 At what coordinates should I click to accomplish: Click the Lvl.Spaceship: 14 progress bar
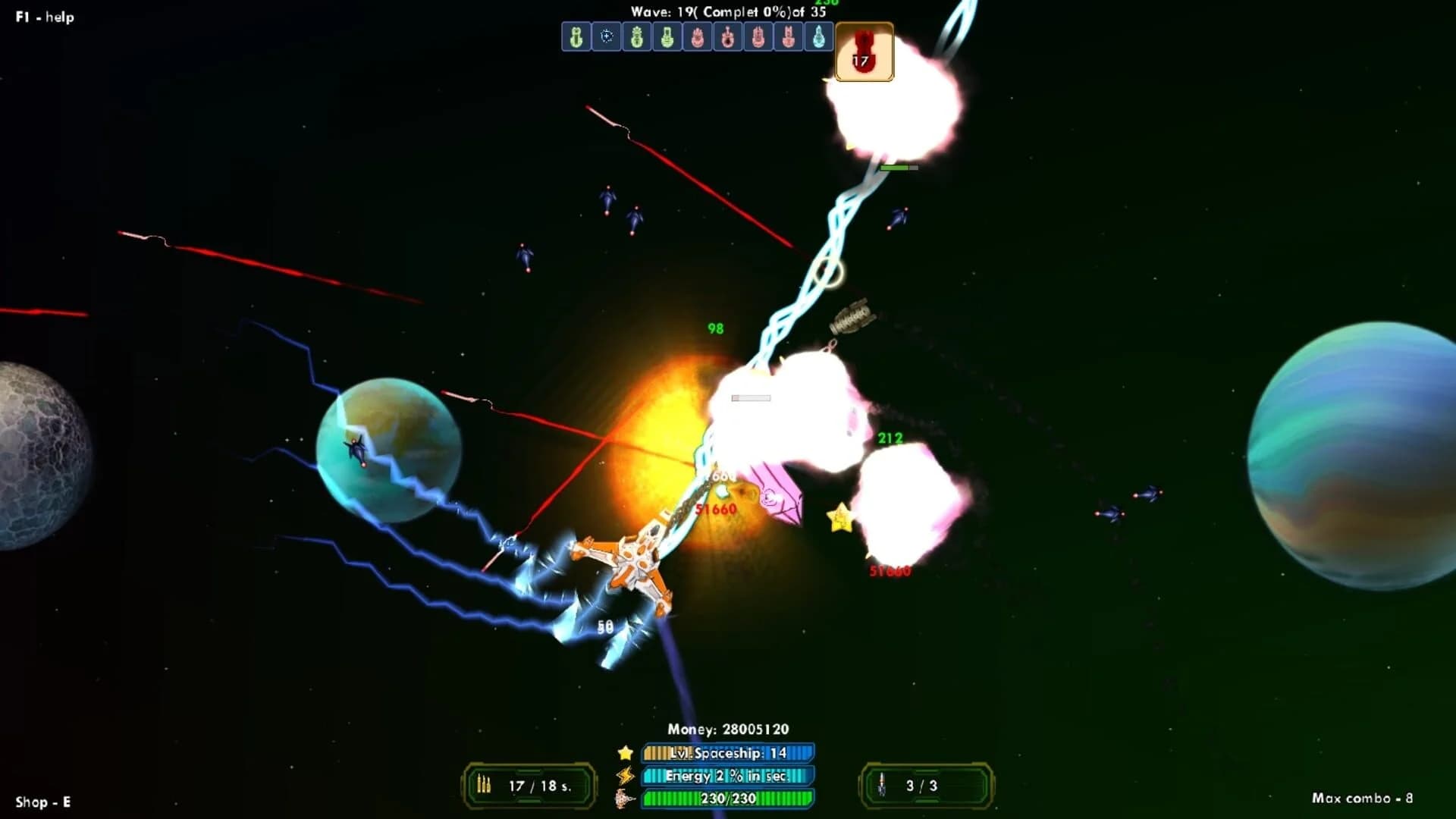[726, 754]
